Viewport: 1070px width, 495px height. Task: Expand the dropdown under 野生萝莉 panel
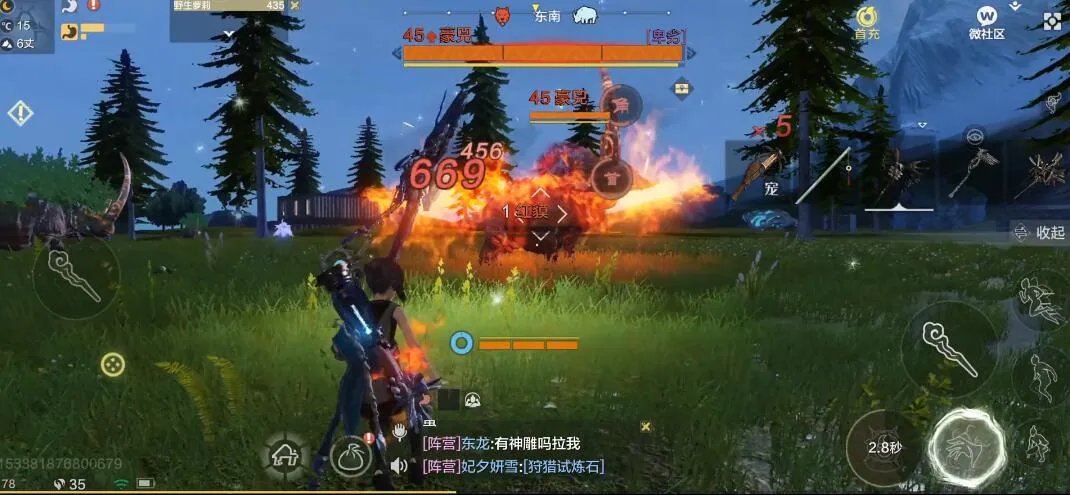pyautogui.click(x=228, y=33)
